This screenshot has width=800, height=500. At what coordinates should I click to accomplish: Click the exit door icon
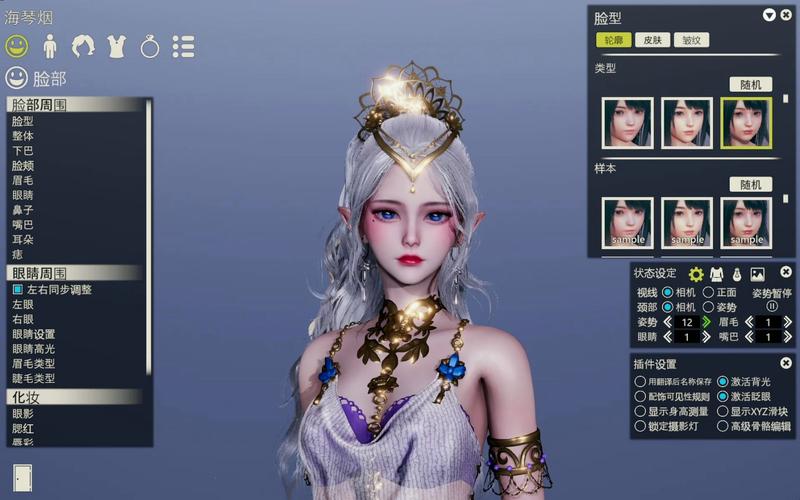22,478
